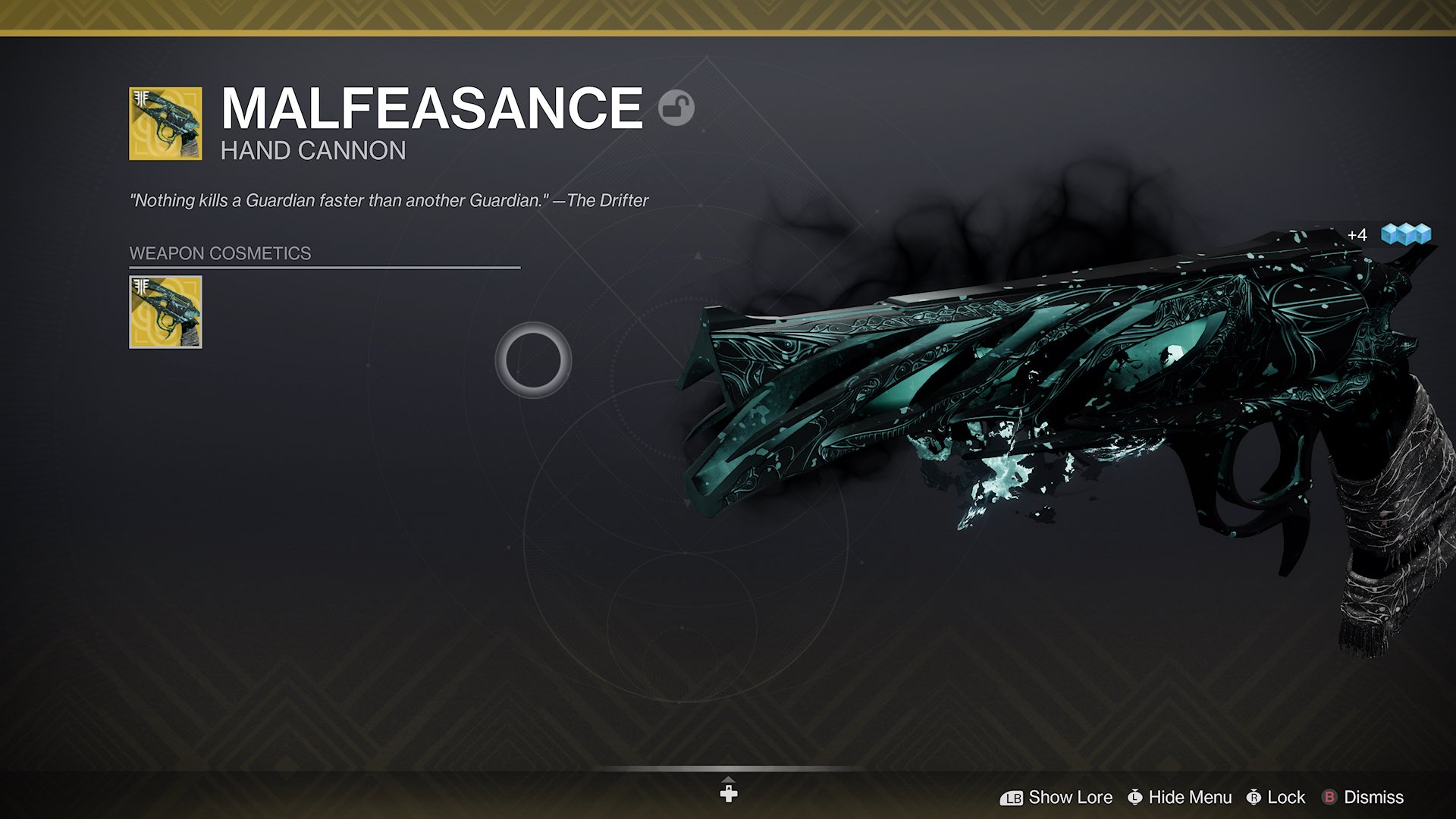The width and height of the screenshot is (1456, 819).
Task: Toggle the weapon lock via Lock option
Action: coord(1285,797)
